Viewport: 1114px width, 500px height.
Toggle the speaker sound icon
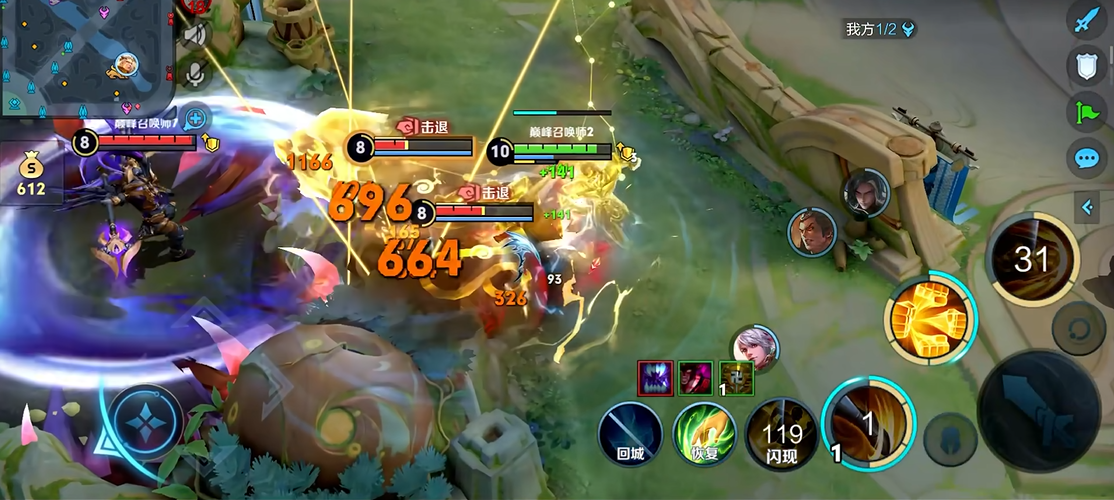194,35
